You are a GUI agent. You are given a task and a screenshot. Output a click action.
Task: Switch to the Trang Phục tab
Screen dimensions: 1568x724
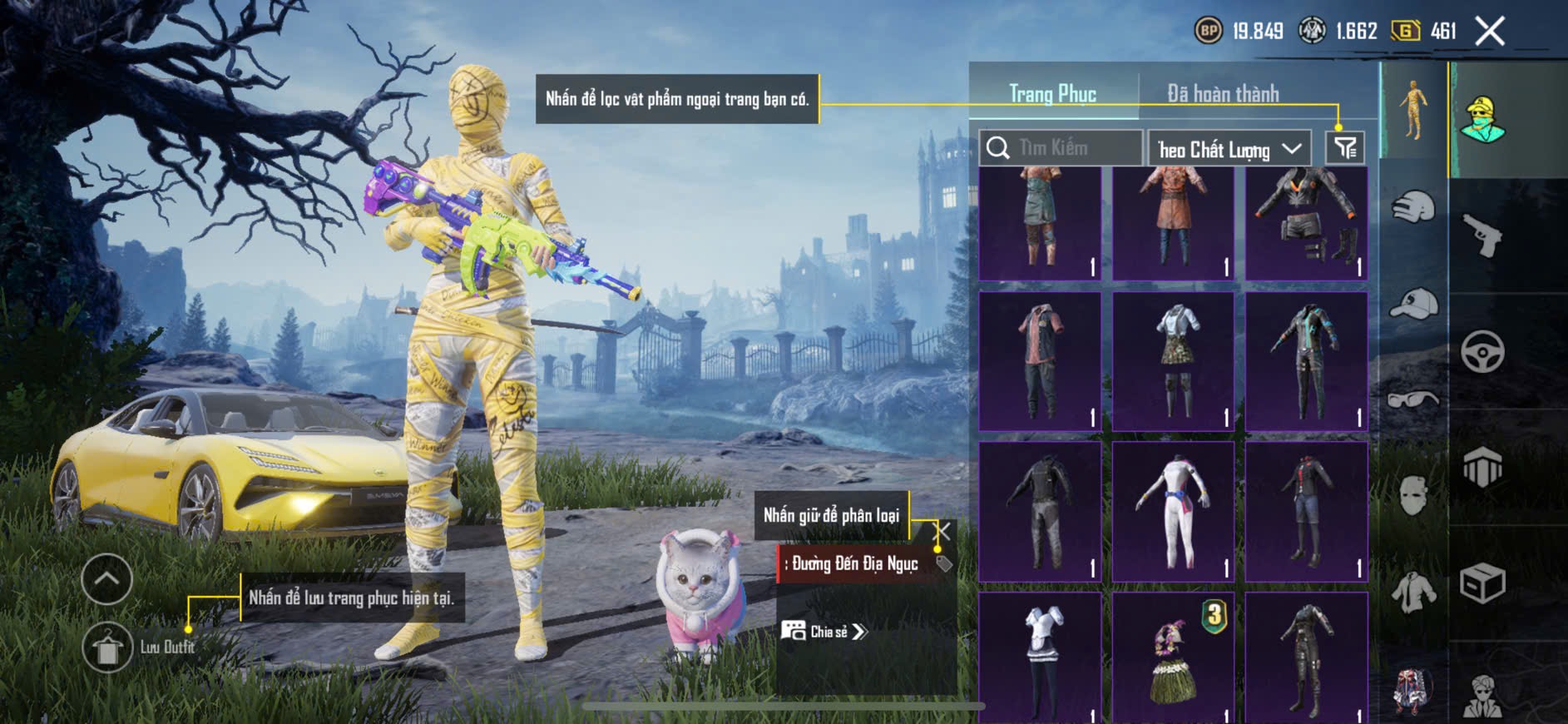click(1052, 94)
